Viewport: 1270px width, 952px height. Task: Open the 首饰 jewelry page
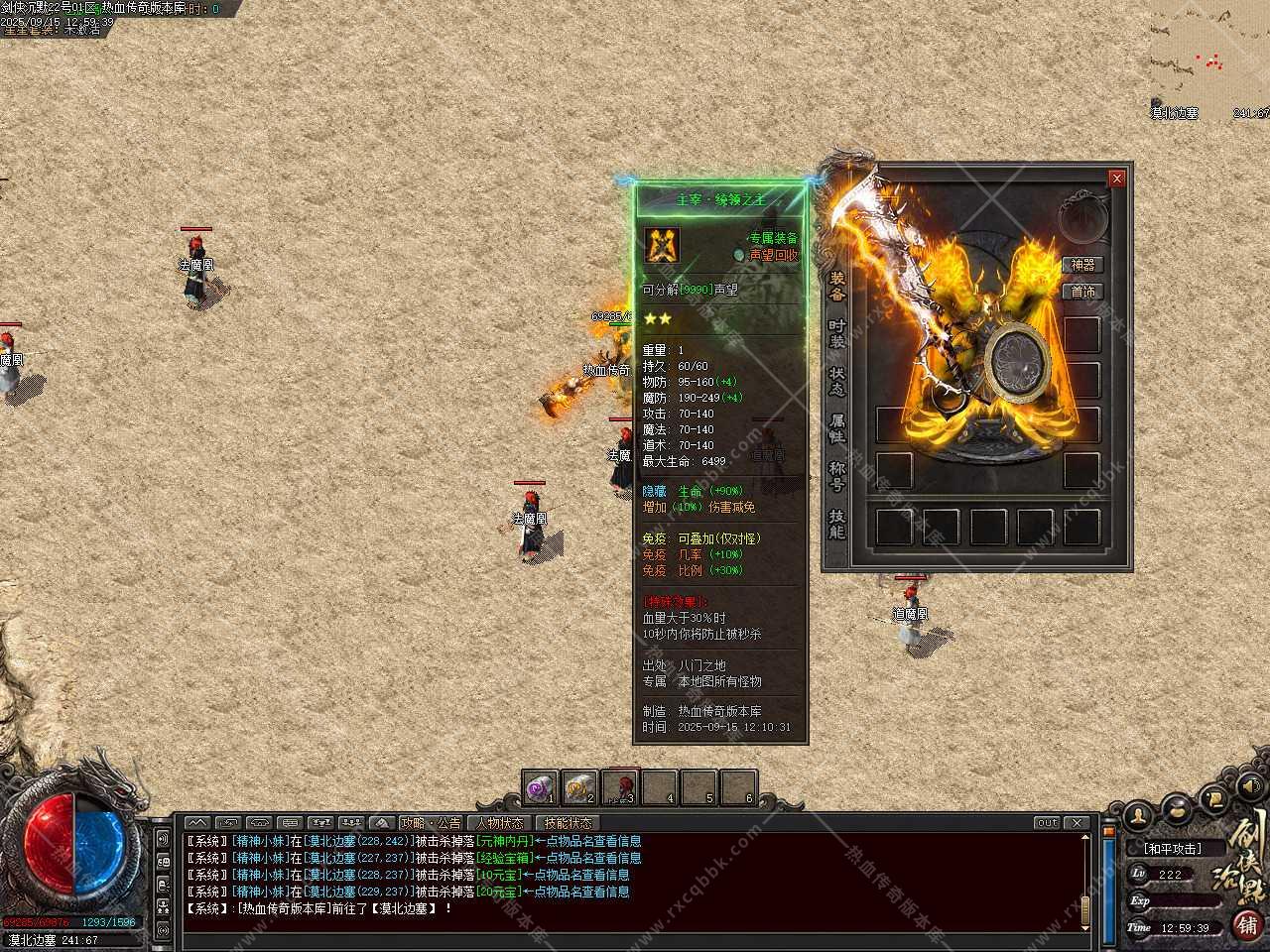(x=1082, y=292)
